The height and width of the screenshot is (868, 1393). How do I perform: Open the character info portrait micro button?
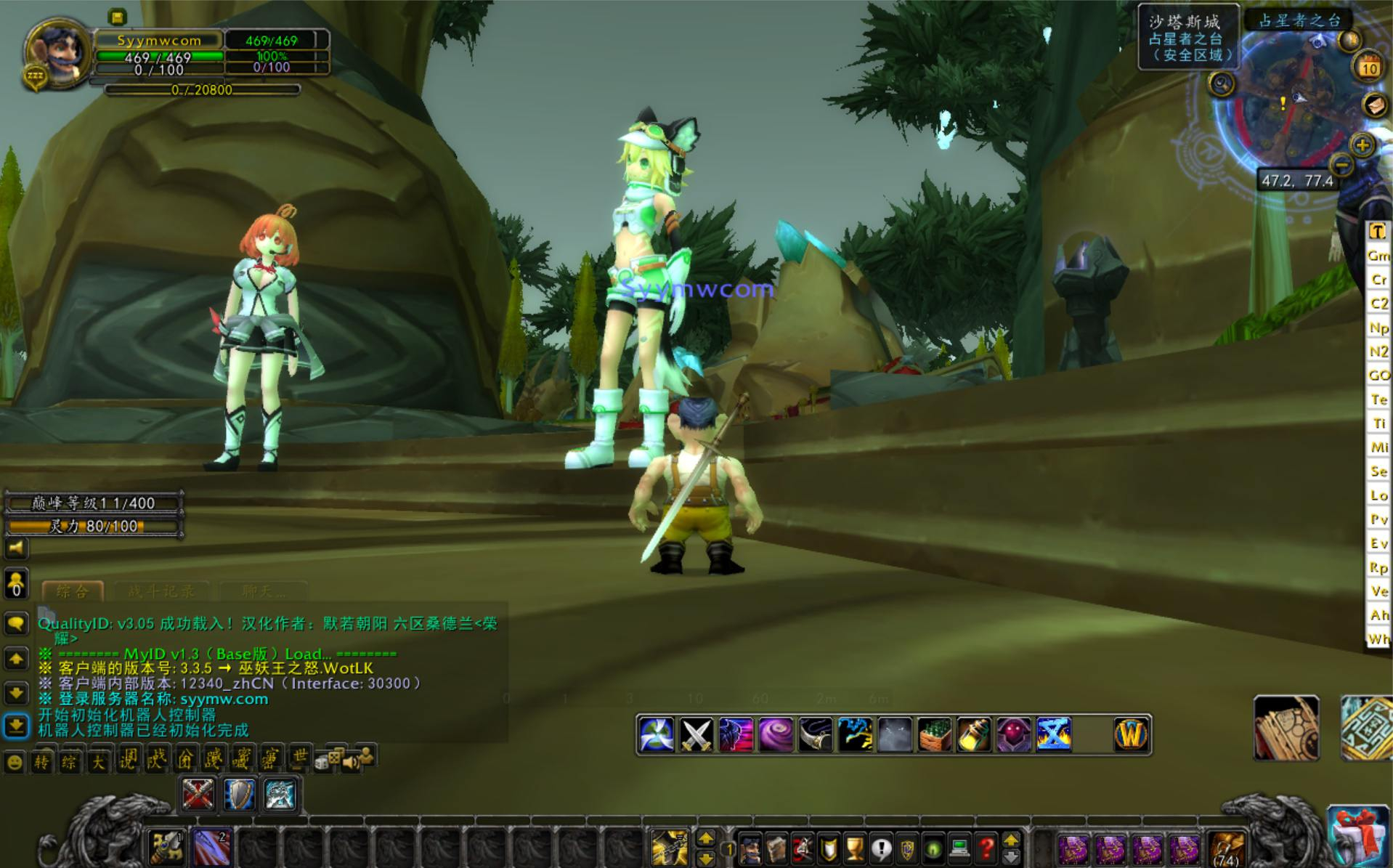pos(750,848)
